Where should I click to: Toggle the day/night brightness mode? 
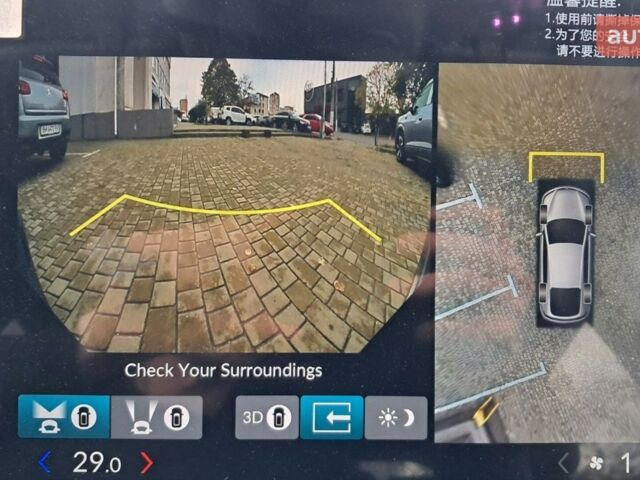[395, 417]
